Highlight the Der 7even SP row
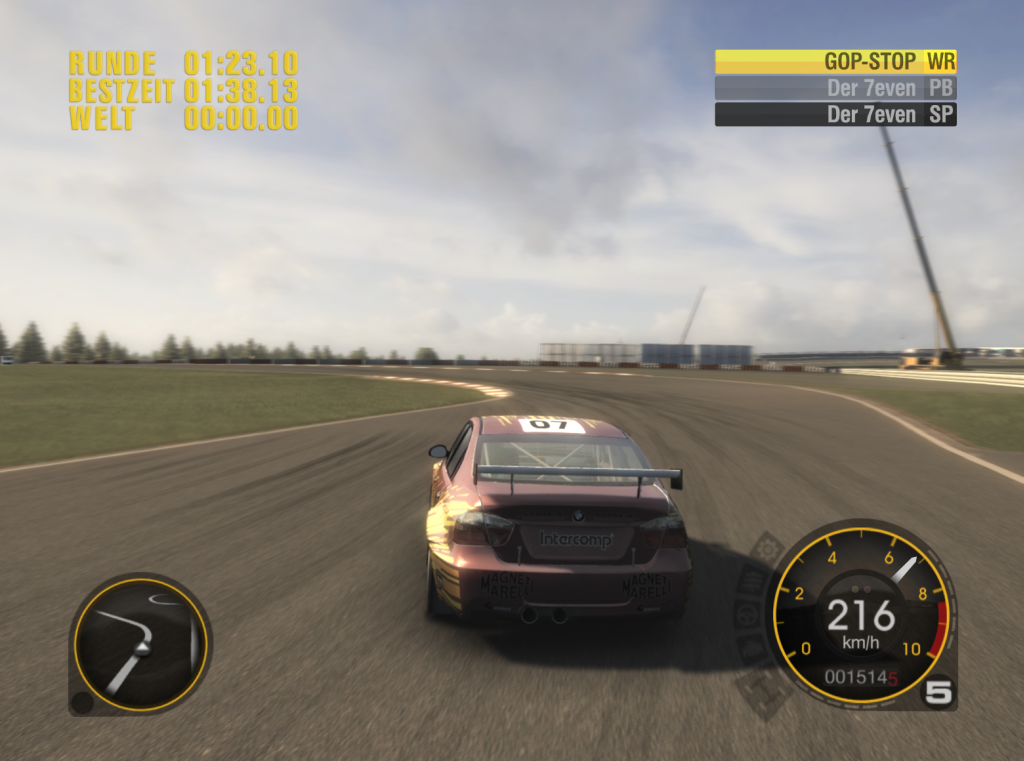This screenshot has height=761, width=1024. (835, 114)
